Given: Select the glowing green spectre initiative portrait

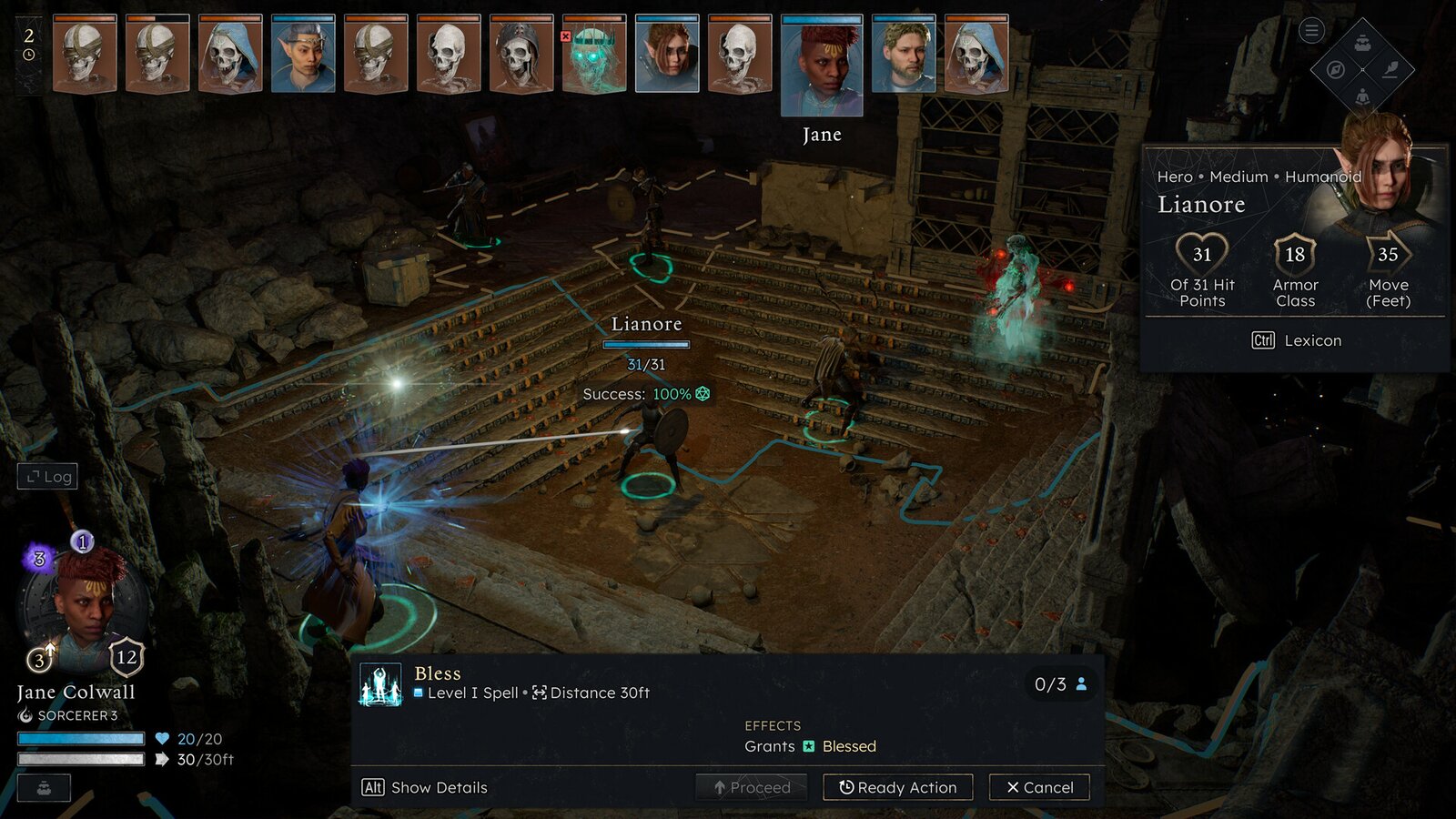Looking at the screenshot, I should tap(594, 55).
